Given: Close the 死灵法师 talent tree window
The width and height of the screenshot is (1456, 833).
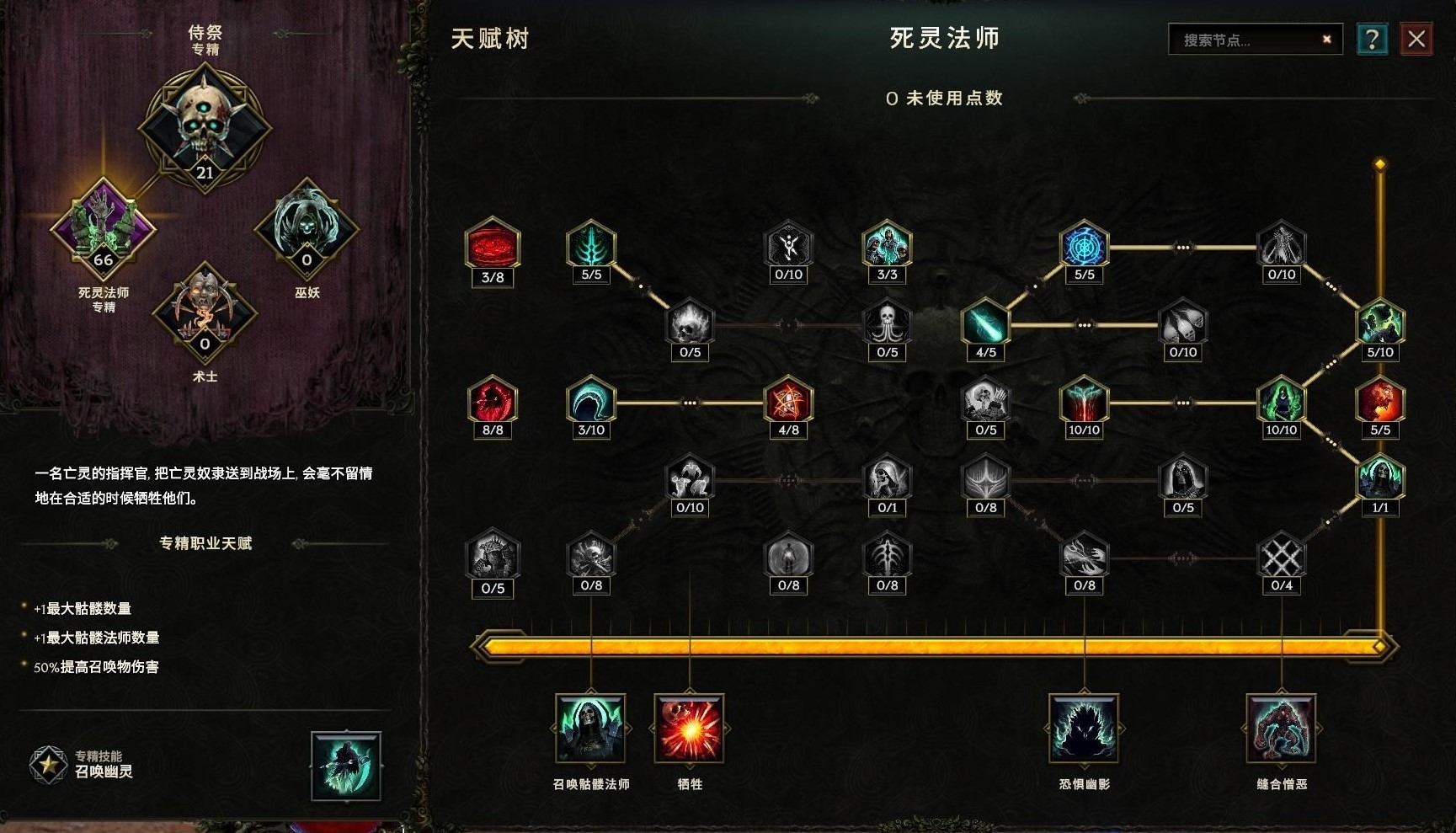Looking at the screenshot, I should click(x=1417, y=38).
